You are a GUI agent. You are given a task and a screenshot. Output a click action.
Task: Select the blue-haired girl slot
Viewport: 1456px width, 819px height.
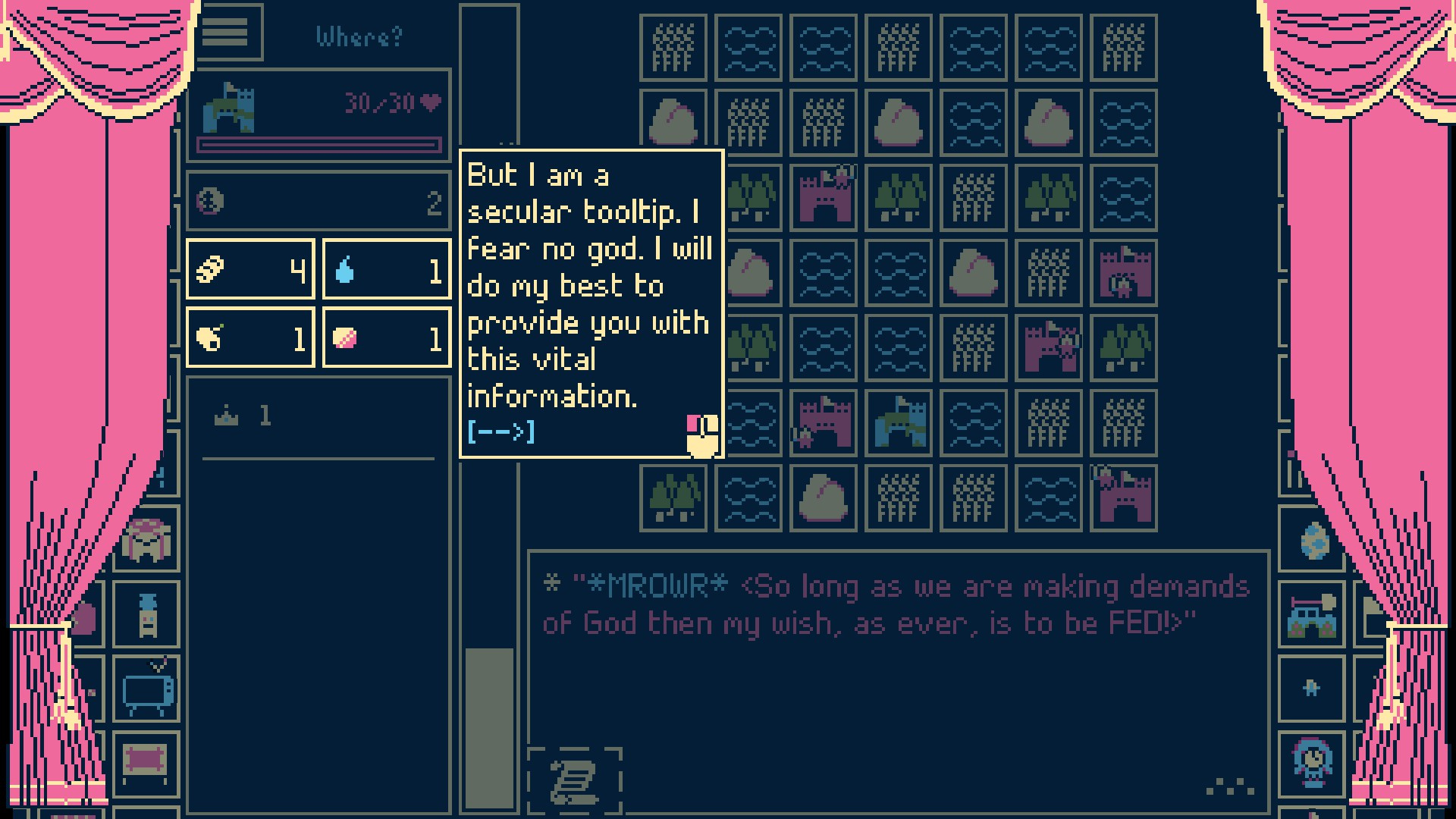click(x=1313, y=762)
